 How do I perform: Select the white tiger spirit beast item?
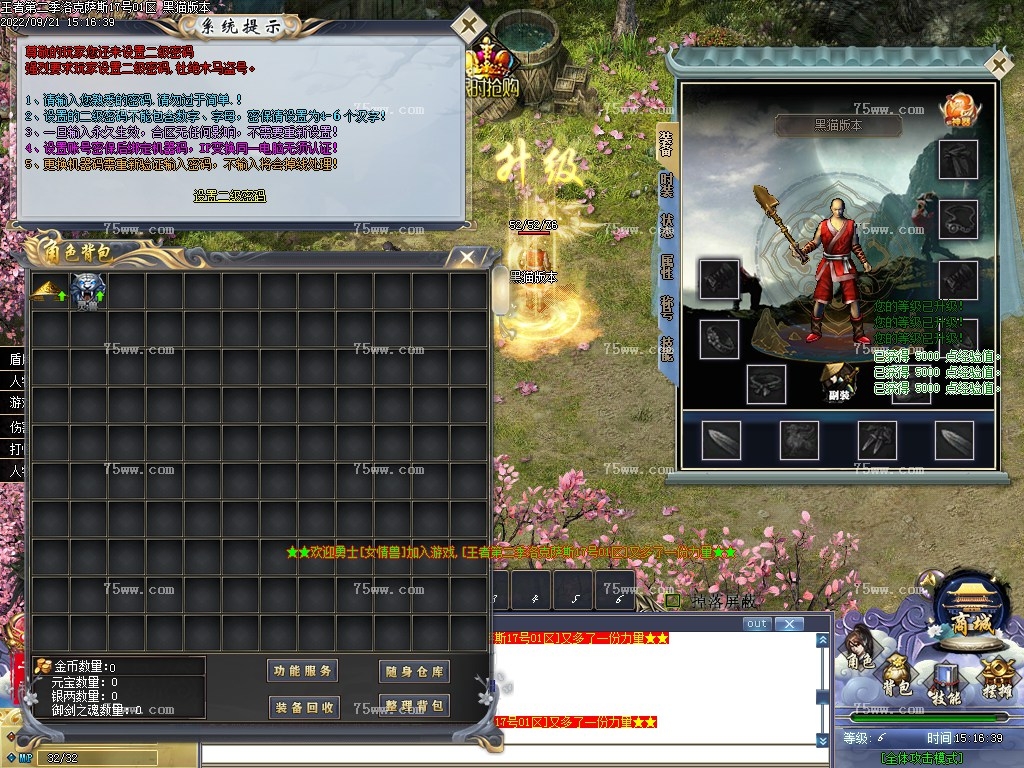pos(88,291)
